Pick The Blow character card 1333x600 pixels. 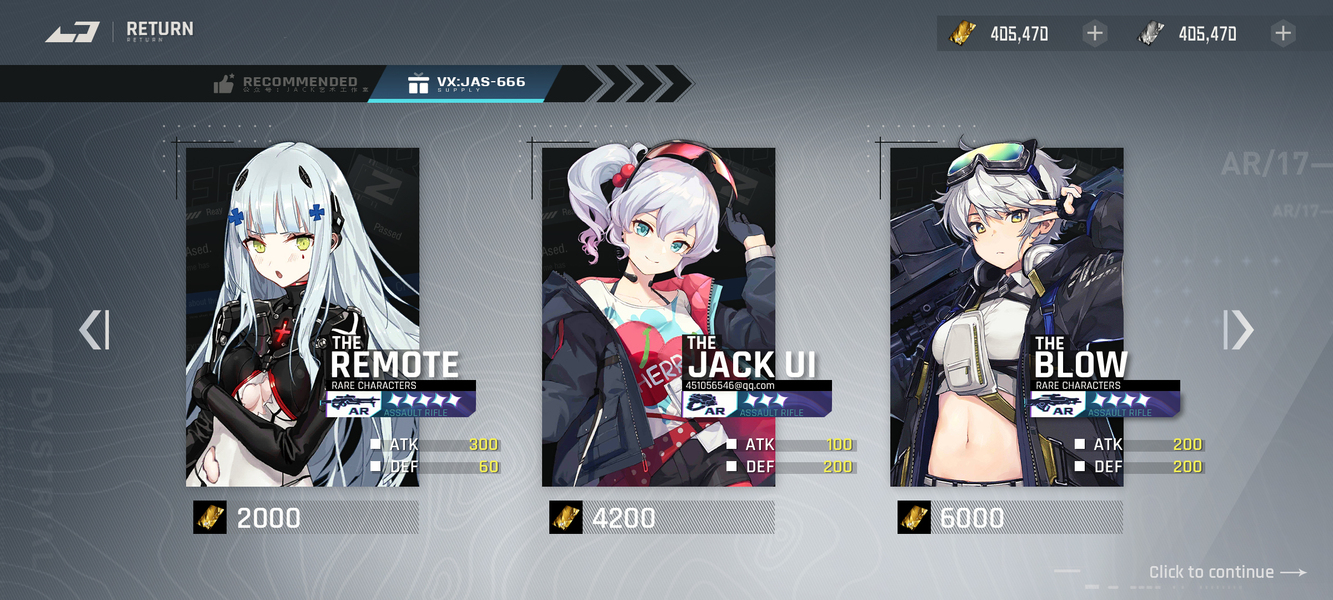click(1006, 317)
